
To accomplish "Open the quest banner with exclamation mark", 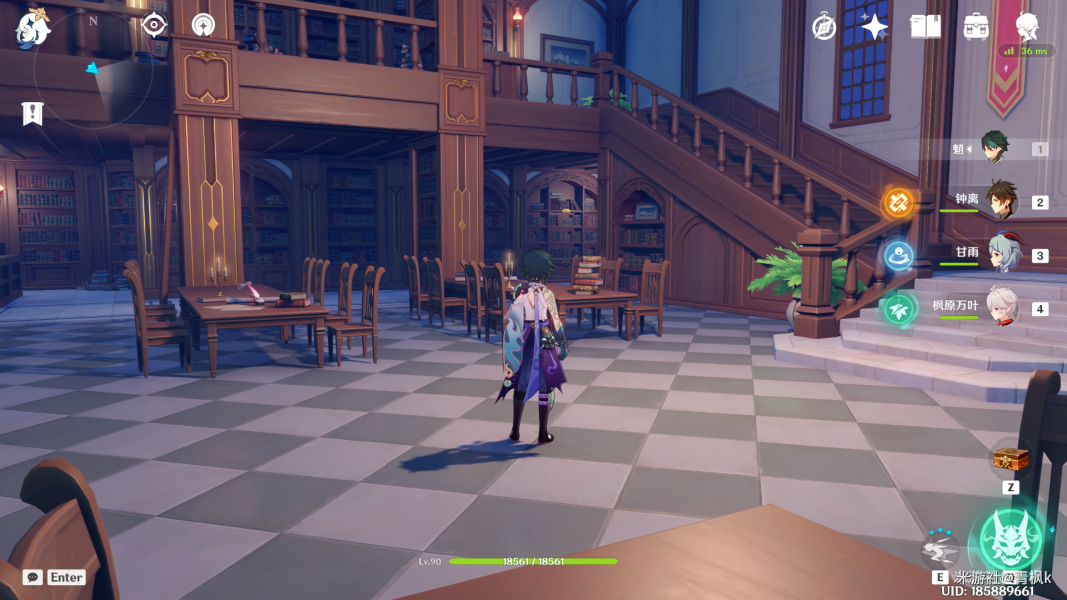I will [32, 113].
